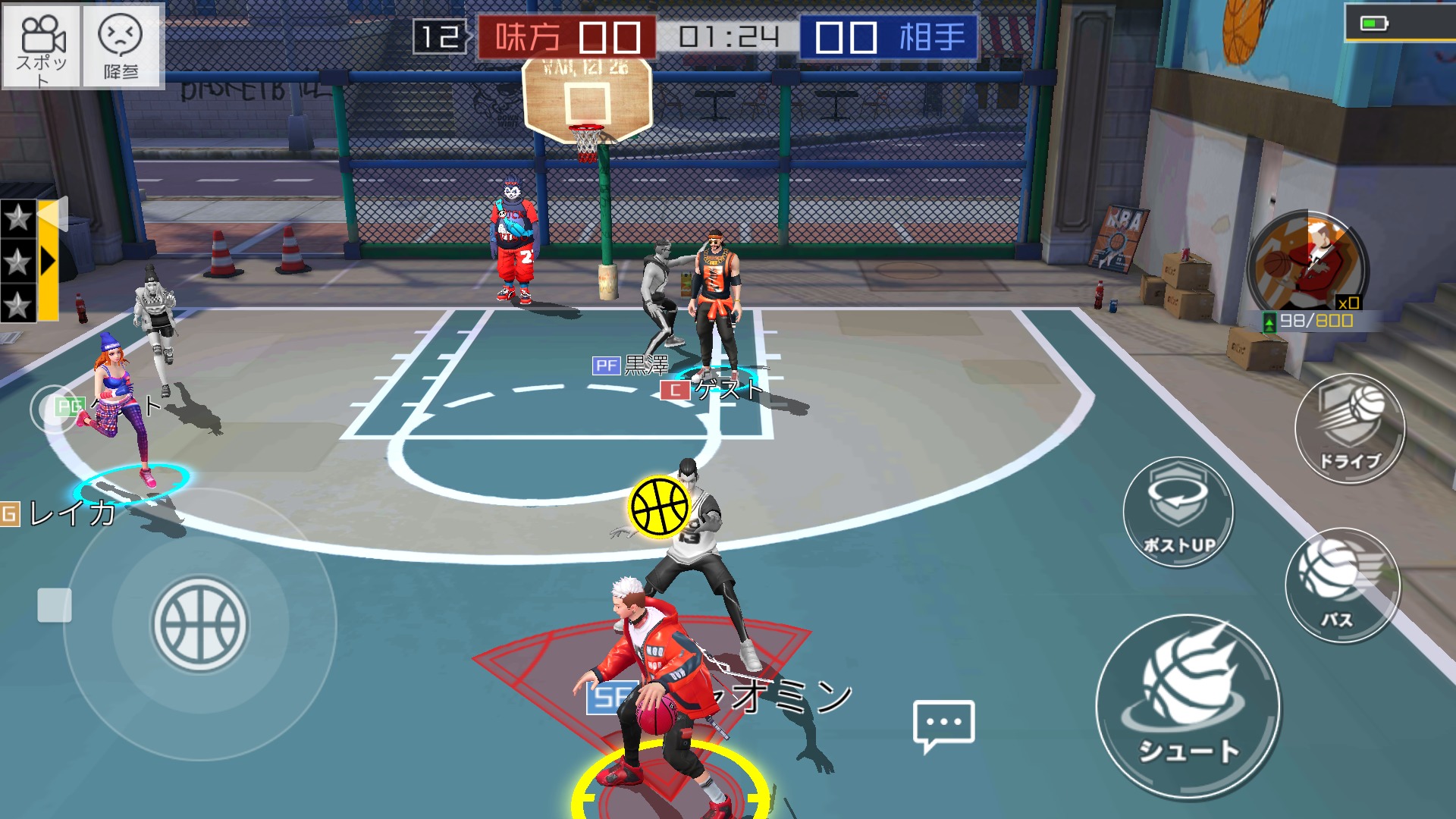Image resolution: width=1456 pixels, height=819 pixels.
Task: Open the スポット camera view button
Action: [42, 46]
